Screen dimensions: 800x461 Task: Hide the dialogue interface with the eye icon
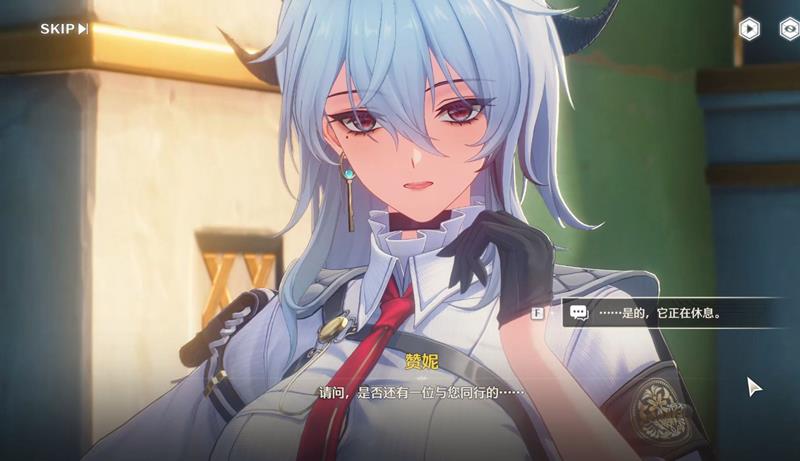[789, 28]
